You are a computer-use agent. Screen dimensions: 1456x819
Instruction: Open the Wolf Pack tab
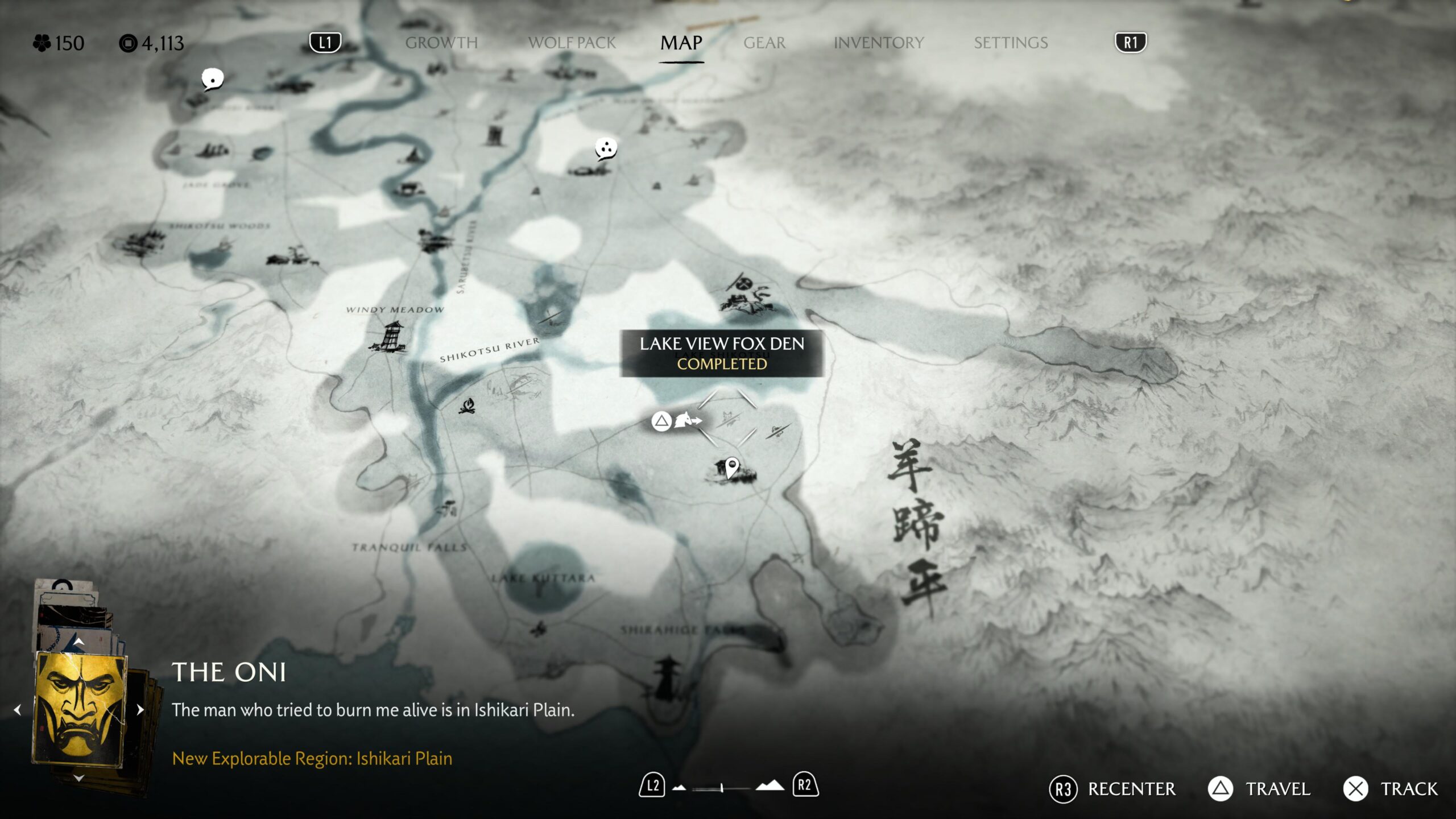click(x=572, y=43)
